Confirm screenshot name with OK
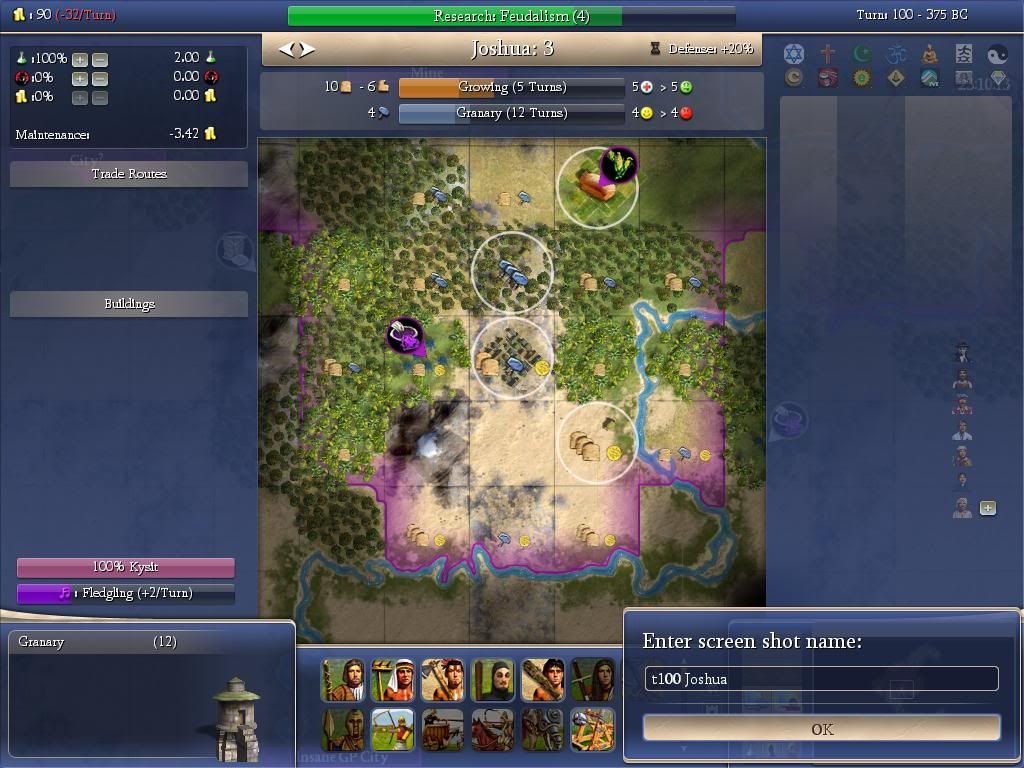Screen dimensions: 1024x768 tap(822, 729)
